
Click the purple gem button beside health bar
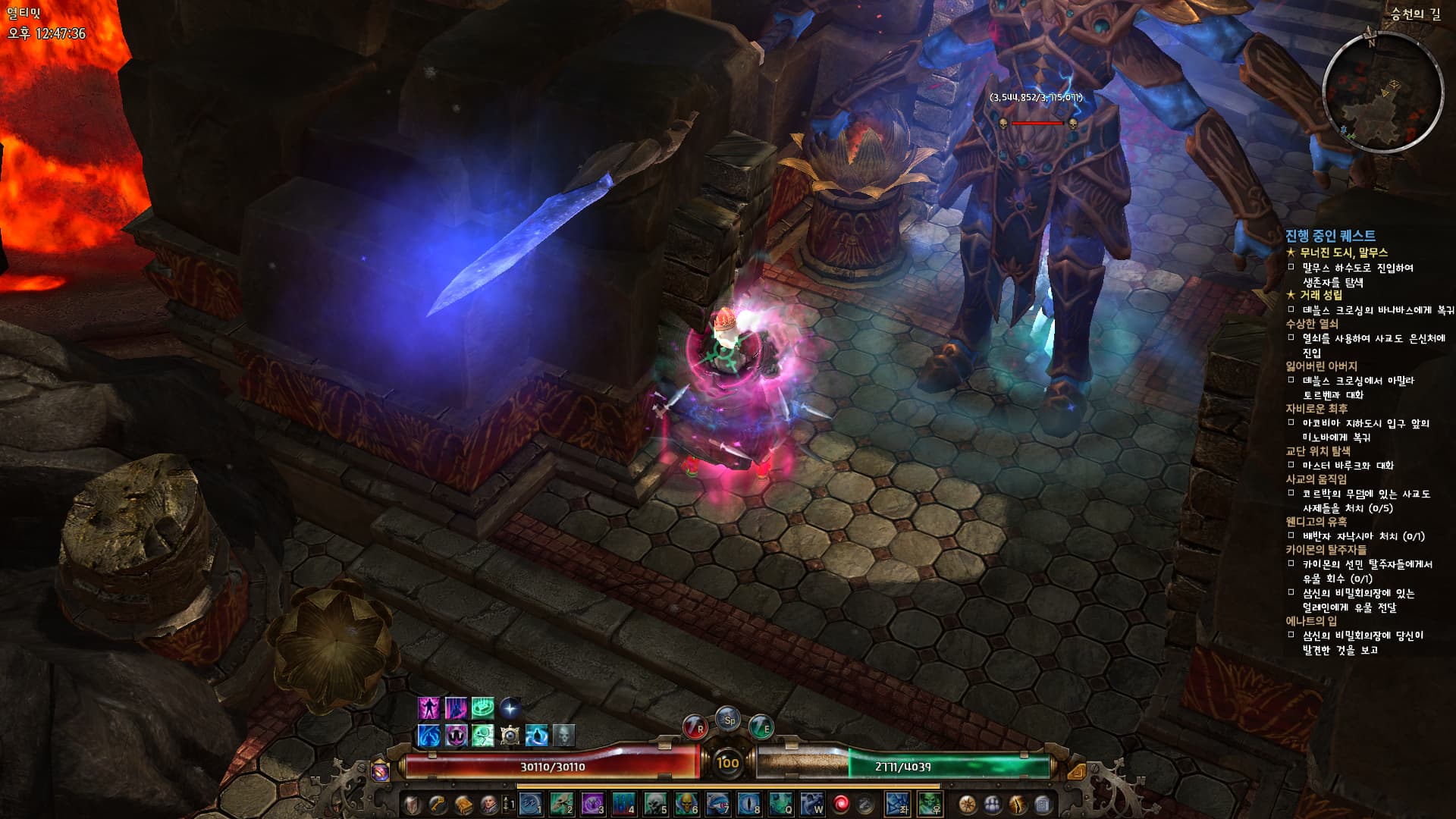click(381, 771)
